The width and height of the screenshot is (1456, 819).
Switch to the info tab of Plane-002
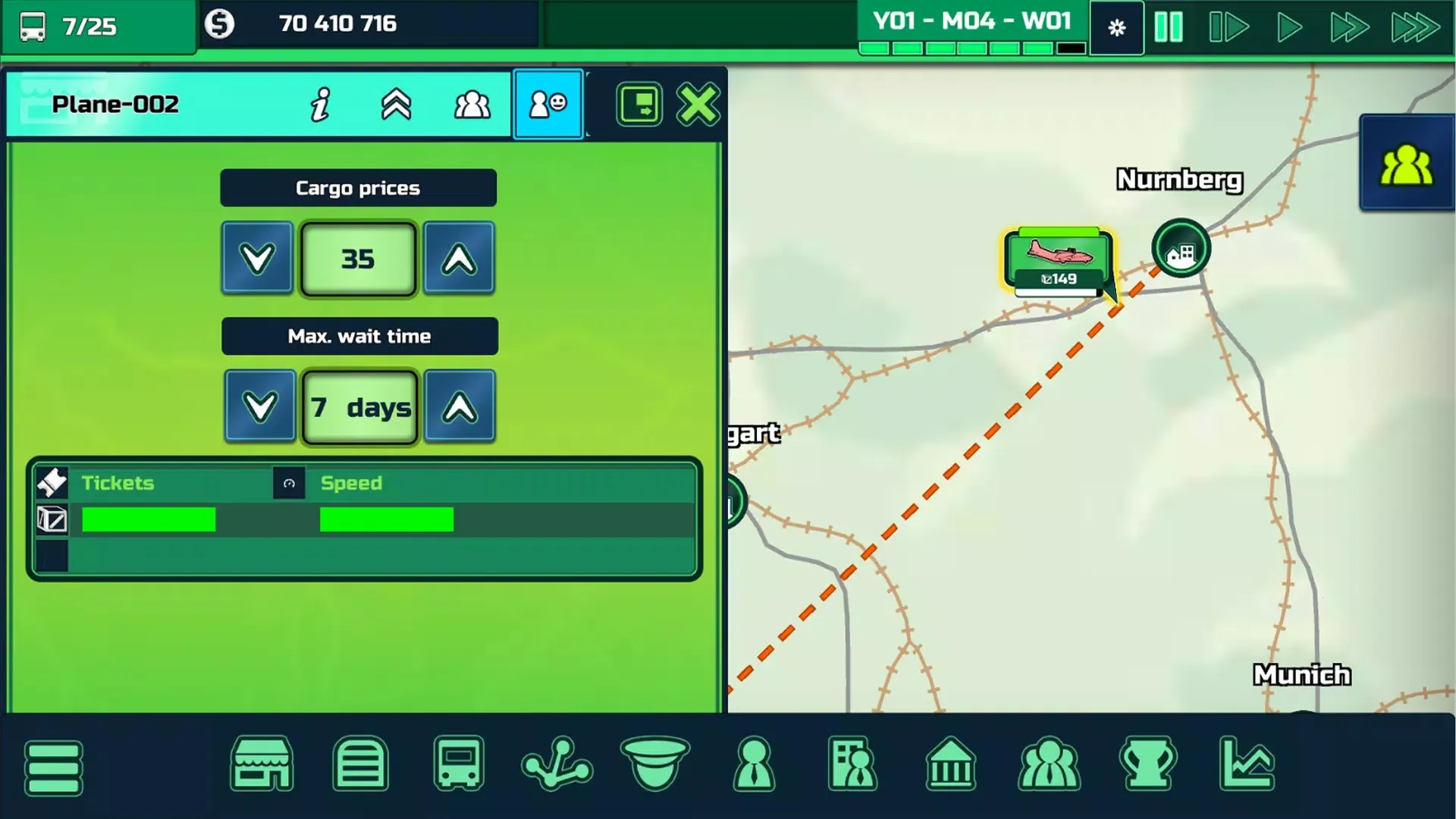click(x=320, y=104)
